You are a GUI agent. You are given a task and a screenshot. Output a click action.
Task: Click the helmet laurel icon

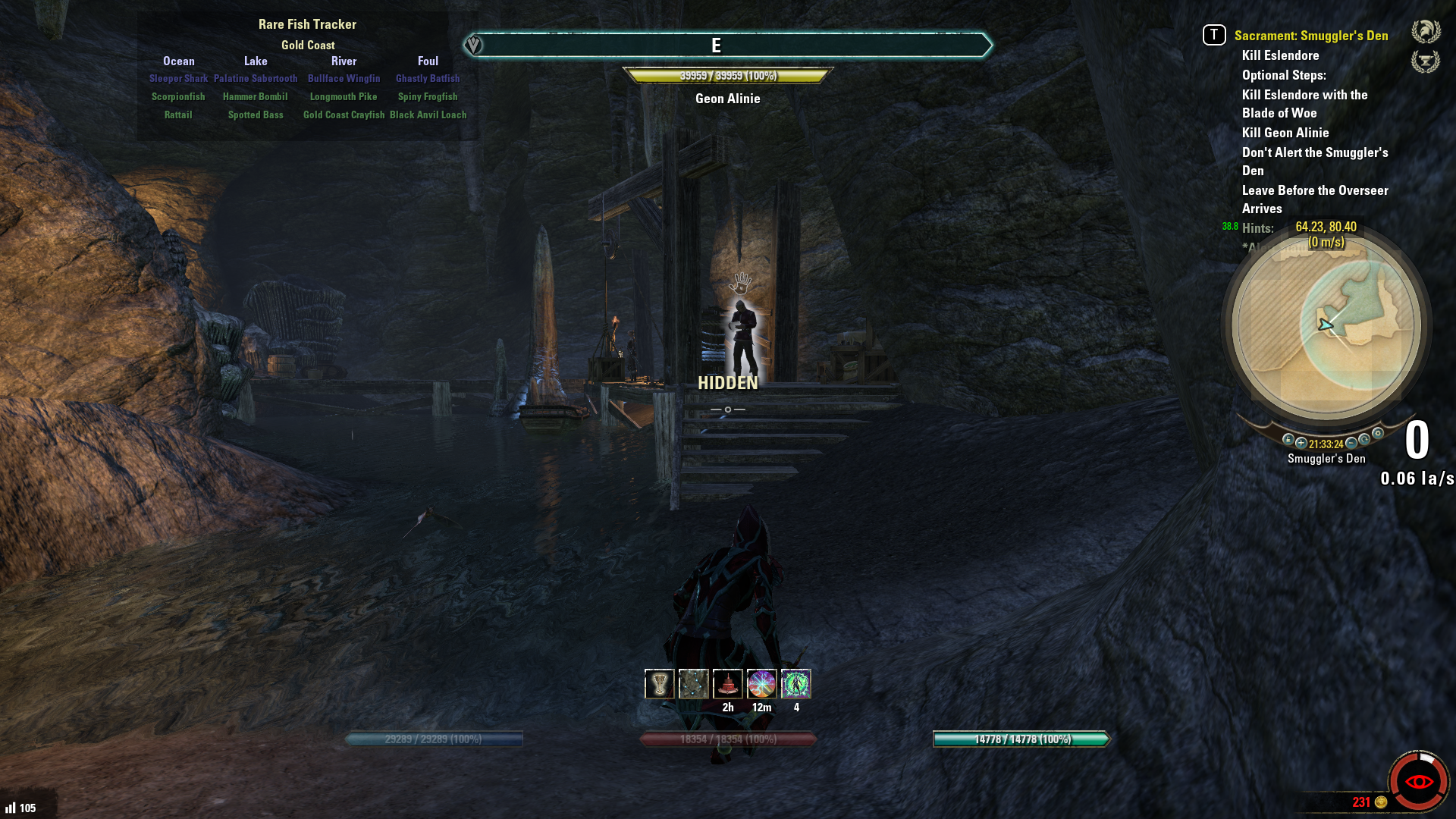click(1426, 32)
